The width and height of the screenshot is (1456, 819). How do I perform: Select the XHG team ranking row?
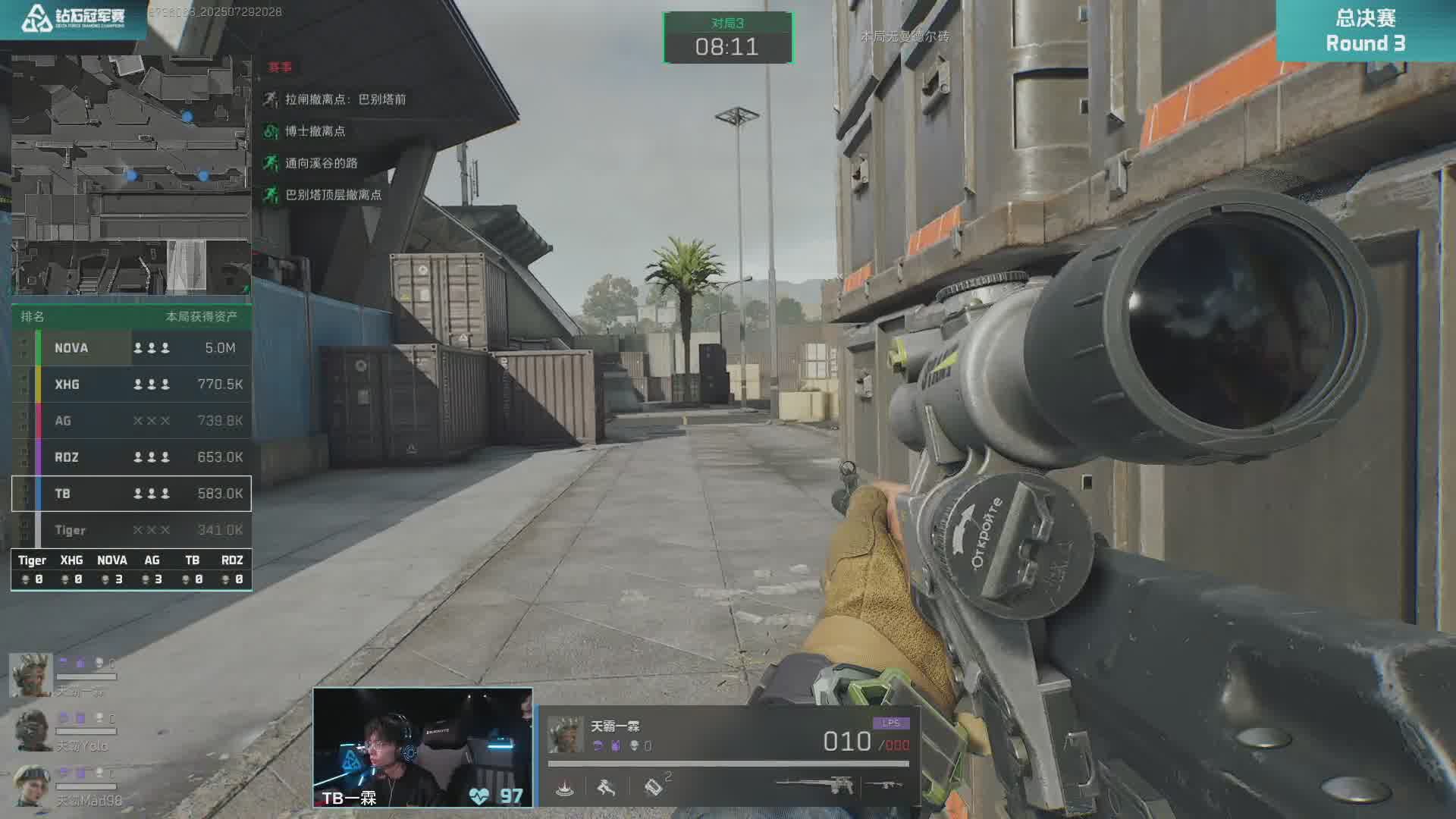131,384
